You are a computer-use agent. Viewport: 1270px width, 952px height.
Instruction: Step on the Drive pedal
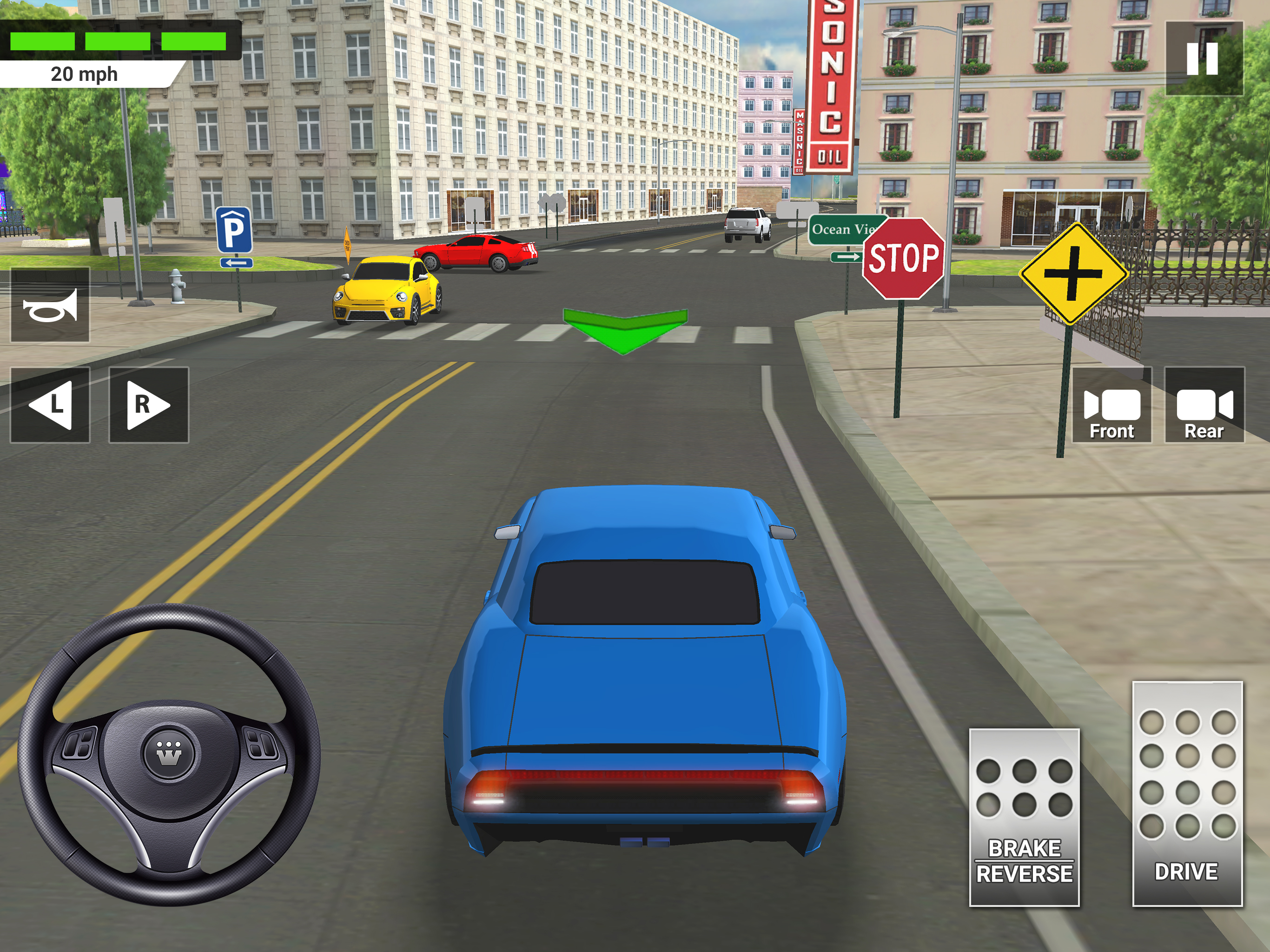coord(1187,793)
